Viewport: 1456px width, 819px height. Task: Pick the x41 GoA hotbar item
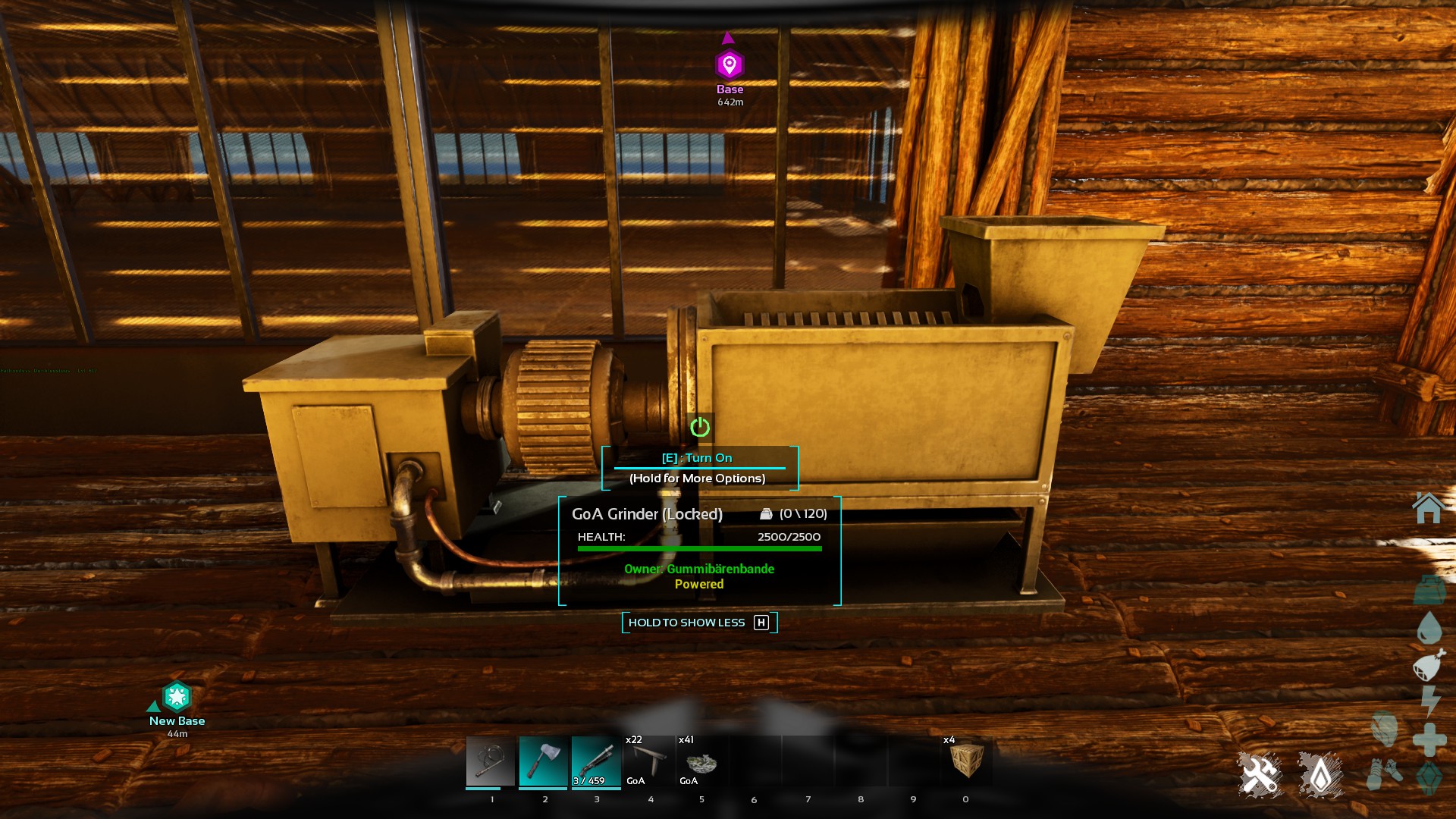coord(701,761)
